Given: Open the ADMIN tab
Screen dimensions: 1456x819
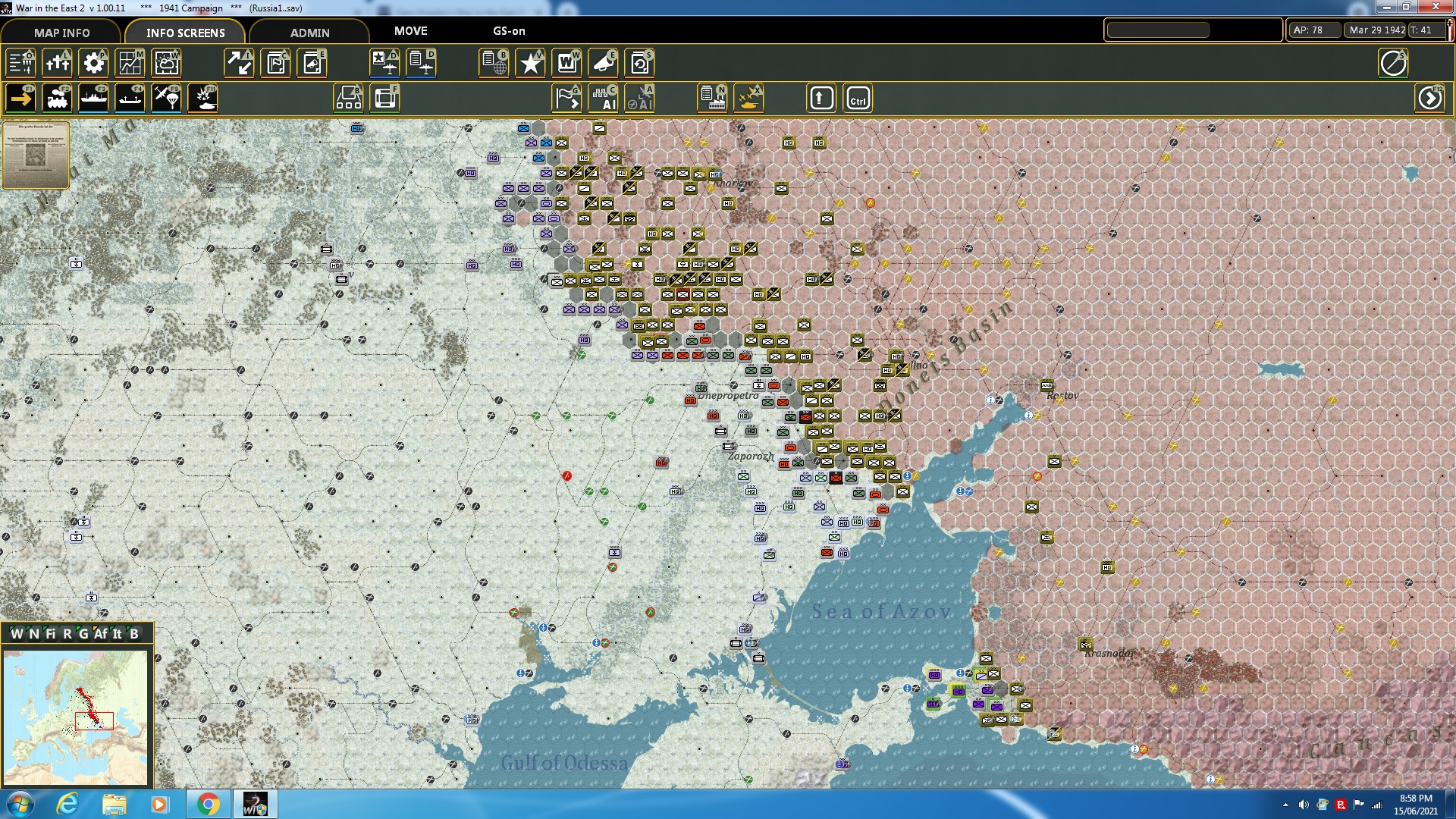Looking at the screenshot, I should [x=311, y=33].
